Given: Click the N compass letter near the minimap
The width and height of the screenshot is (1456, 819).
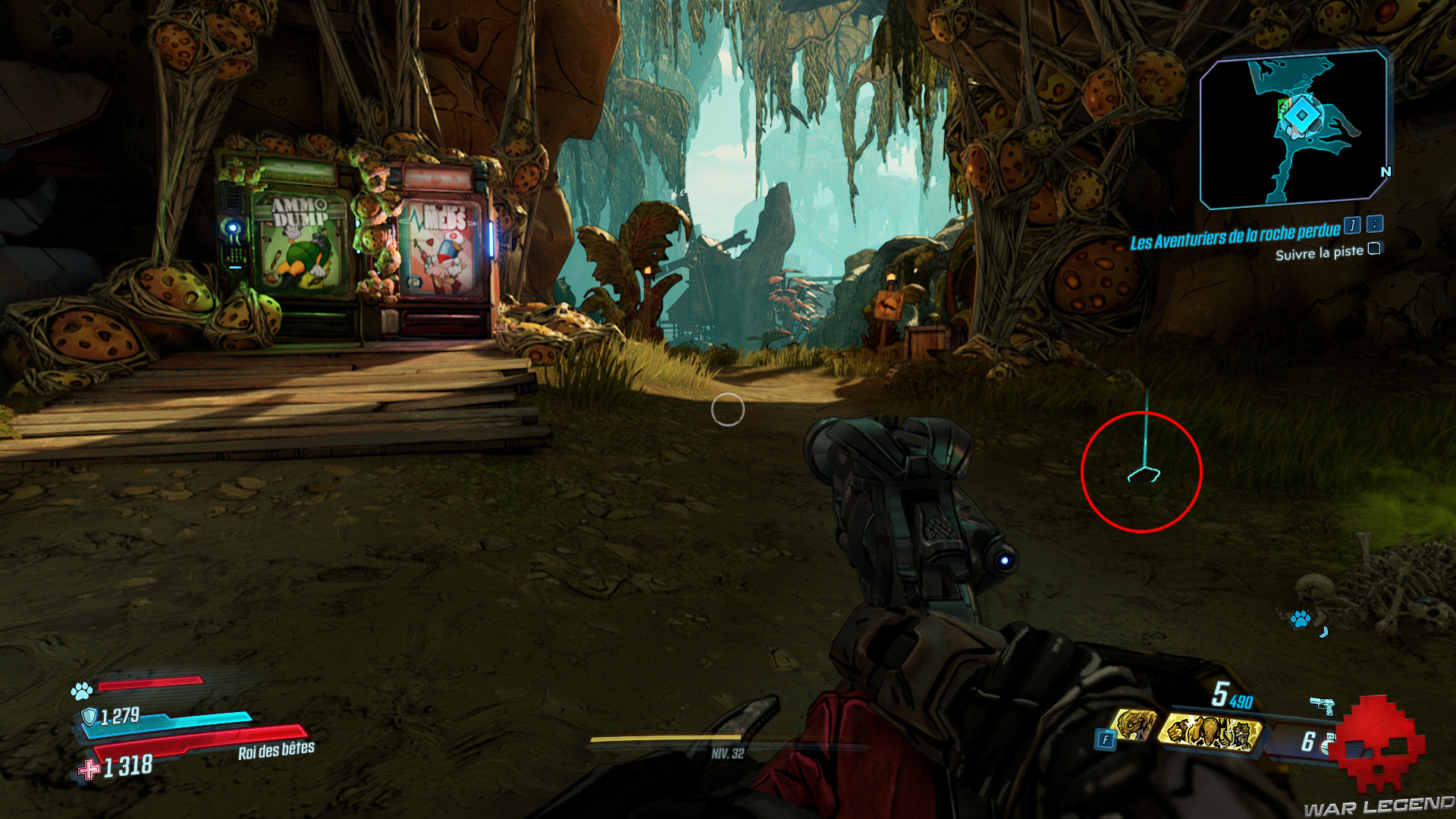Looking at the screenshot, I should pos(1386,173).
